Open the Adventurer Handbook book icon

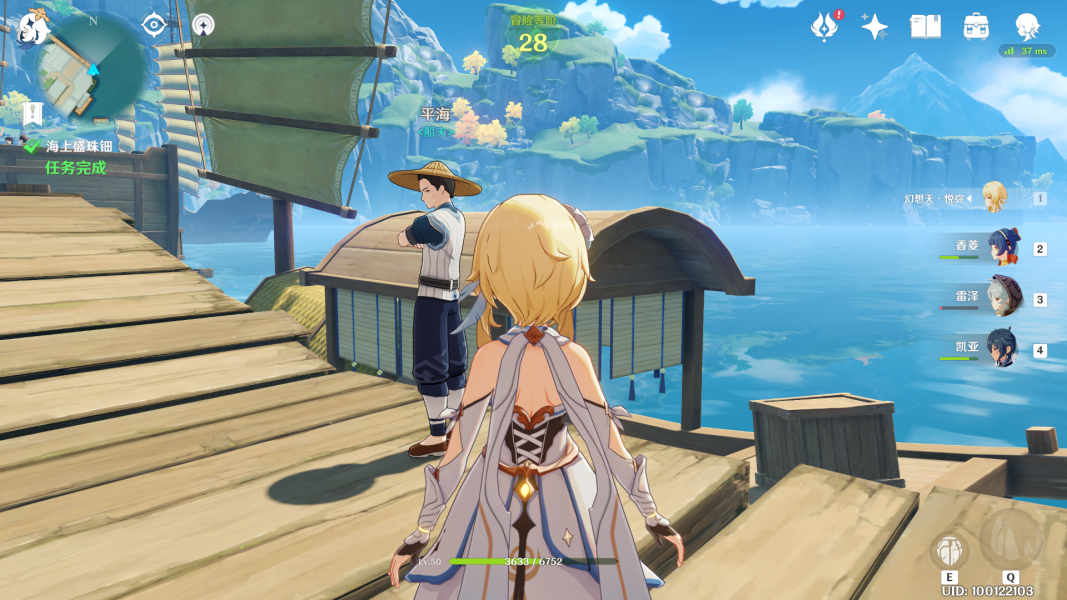[x=926, y=27]
